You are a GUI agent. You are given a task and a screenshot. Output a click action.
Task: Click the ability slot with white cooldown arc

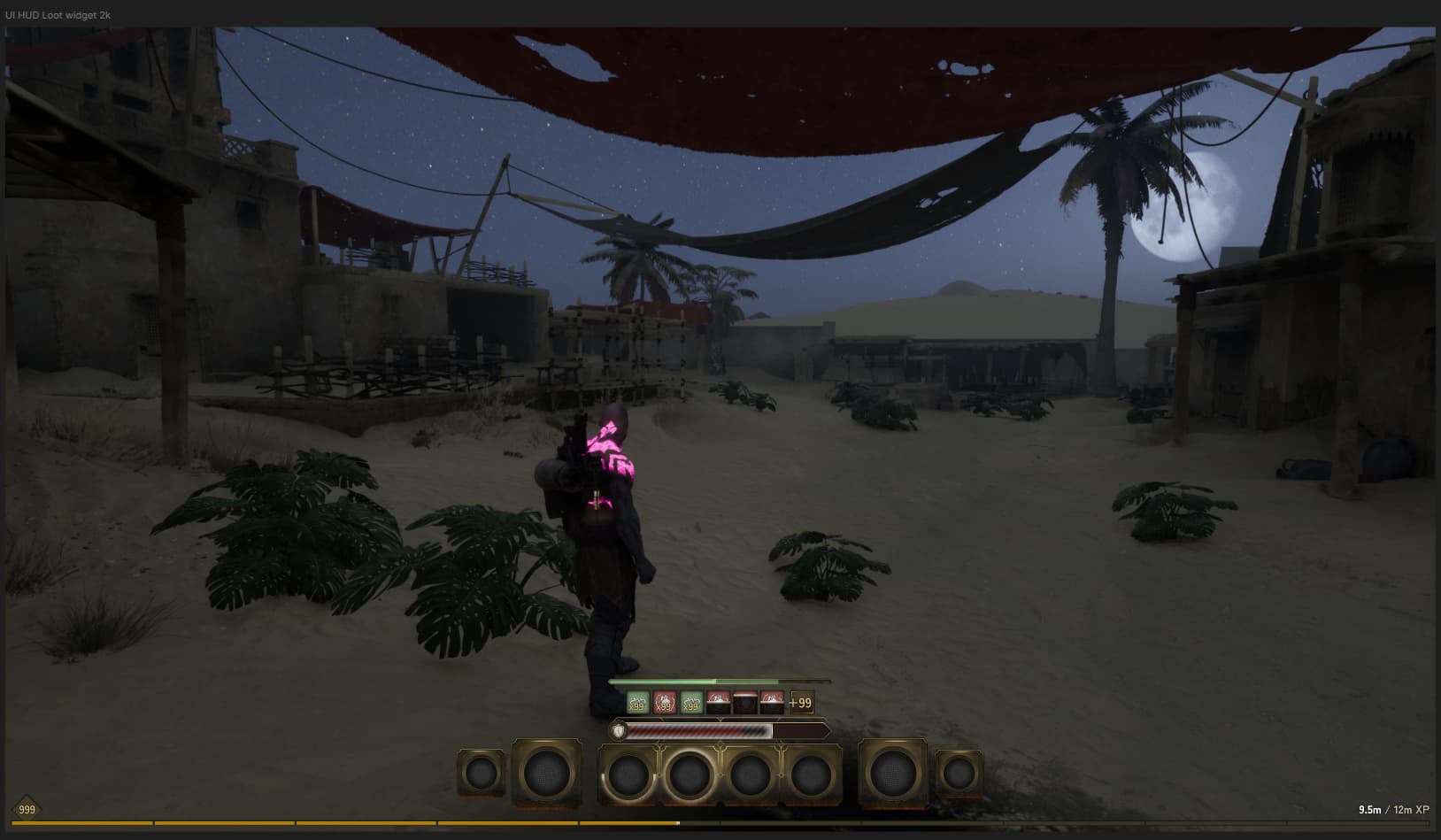(628, 775)
